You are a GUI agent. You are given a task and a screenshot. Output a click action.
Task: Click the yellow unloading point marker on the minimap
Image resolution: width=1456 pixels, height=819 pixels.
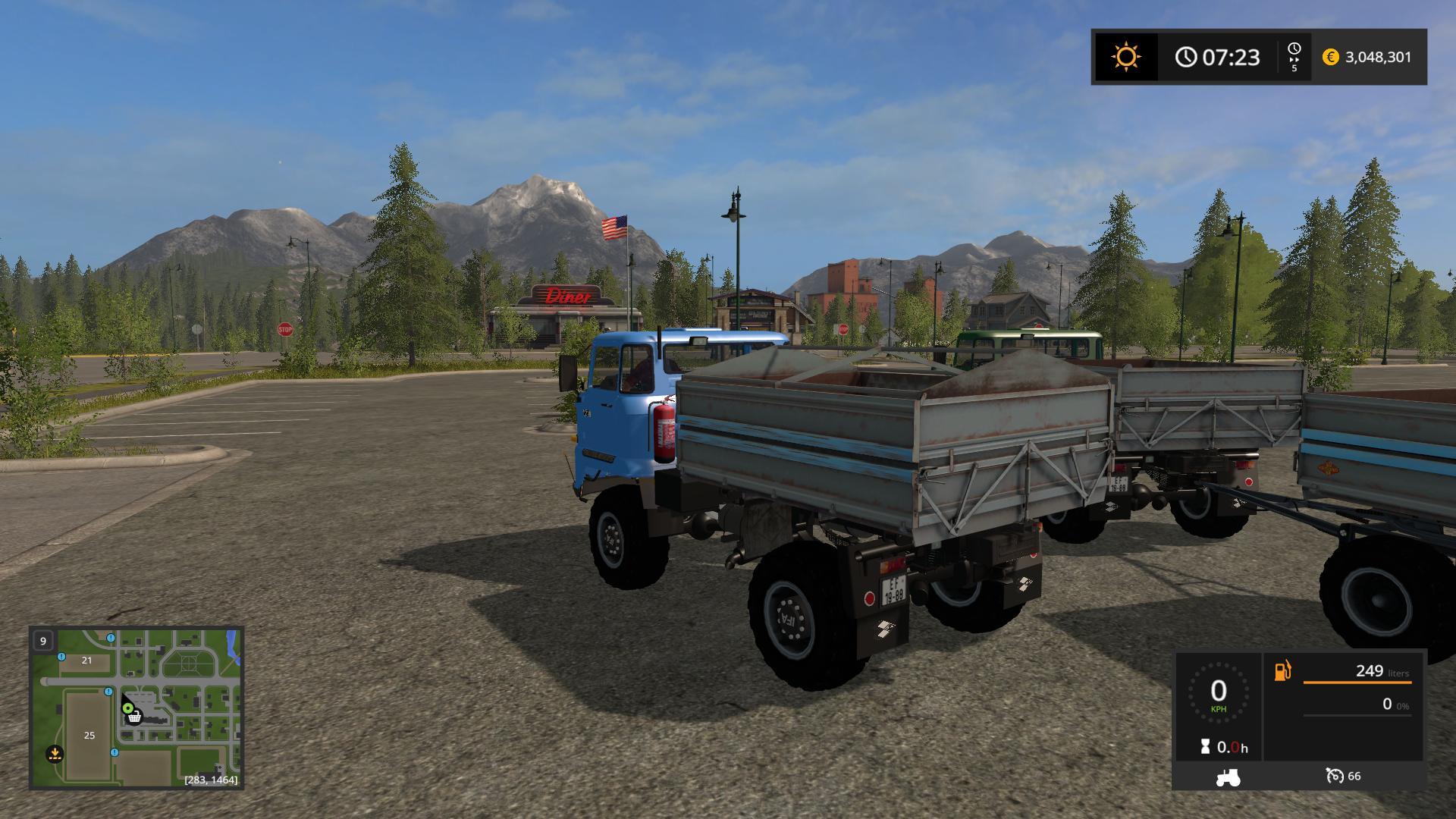(55, 754)
